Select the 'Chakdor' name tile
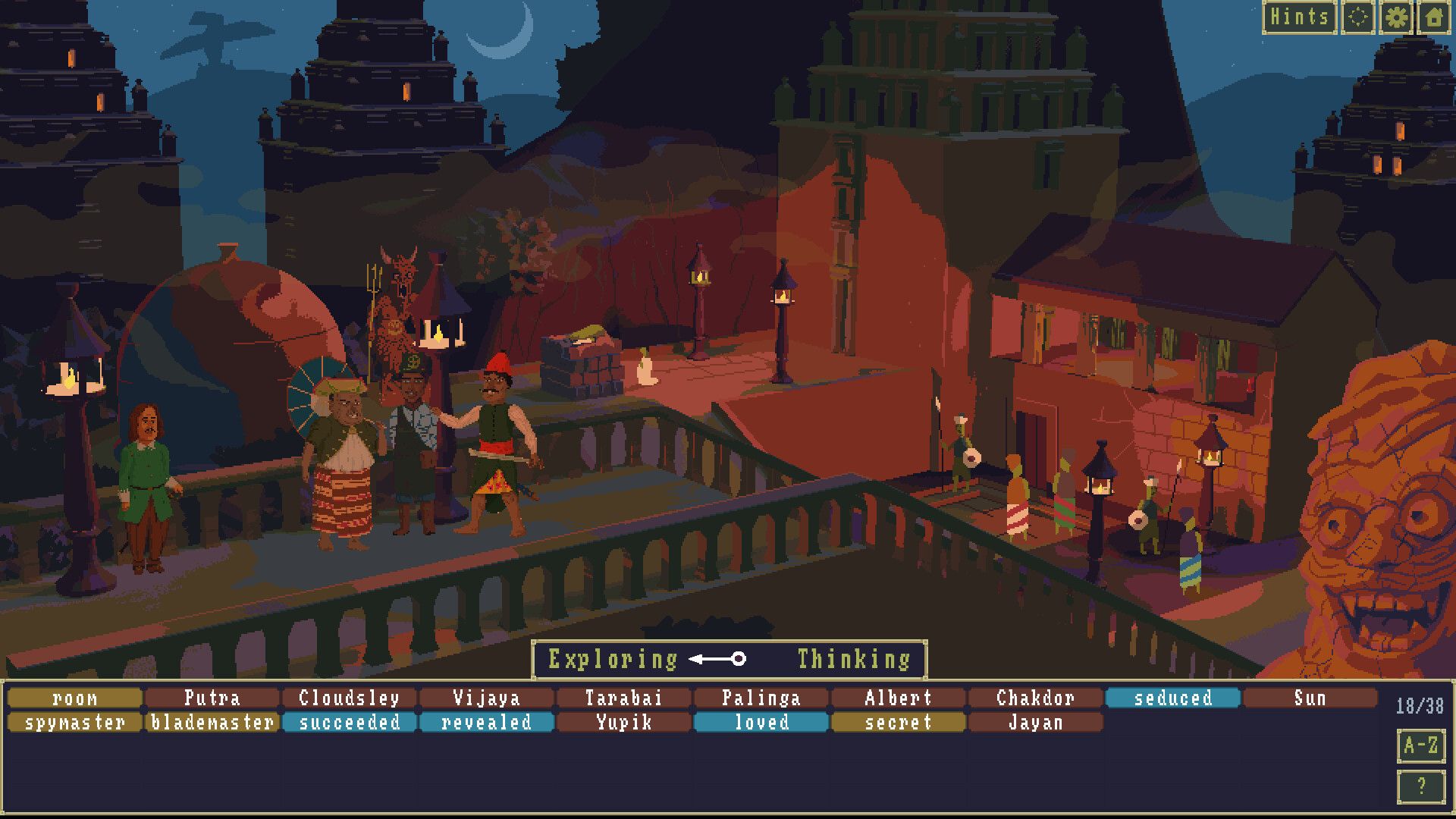The width and height of the screenshot is (1456, 819). (x=1036, y=698)
